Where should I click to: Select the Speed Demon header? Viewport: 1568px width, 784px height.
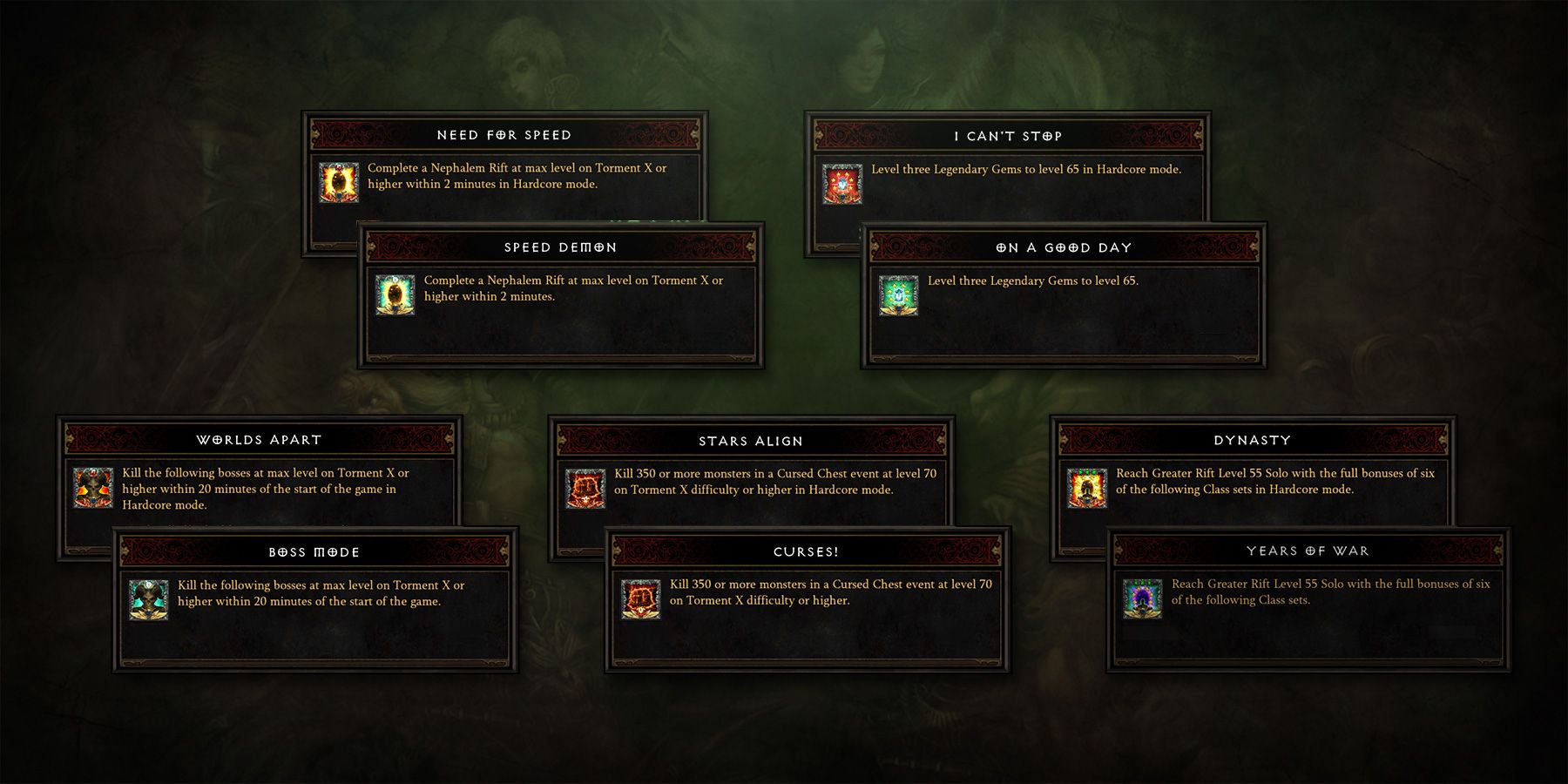[x=560, y=247]
